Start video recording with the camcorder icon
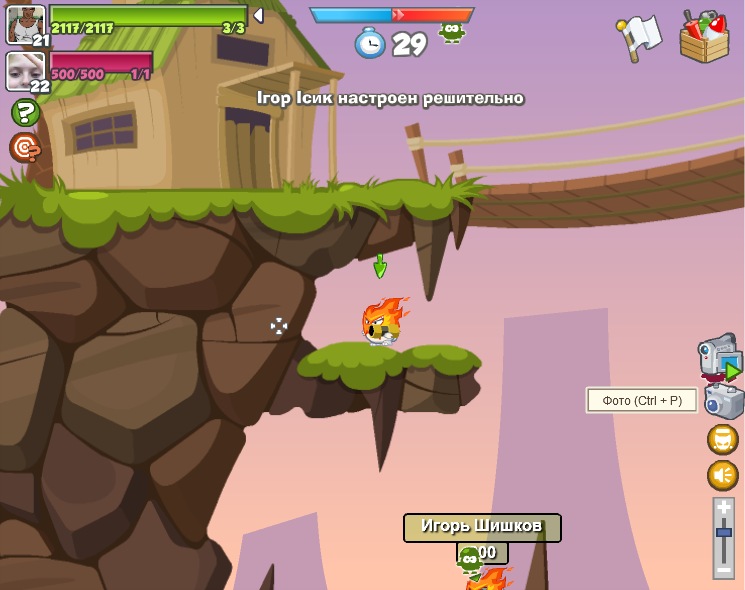 coord(718,358)
